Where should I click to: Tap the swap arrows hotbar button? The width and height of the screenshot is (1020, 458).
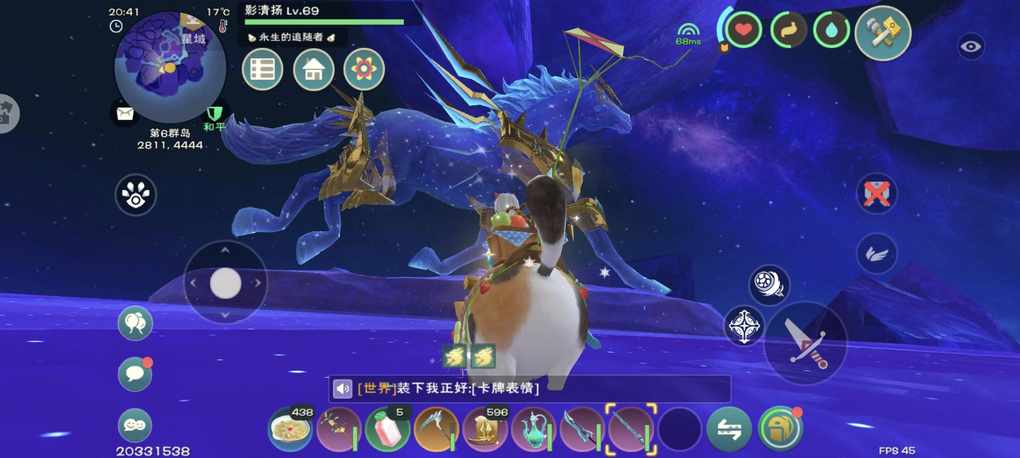point(729,430)
